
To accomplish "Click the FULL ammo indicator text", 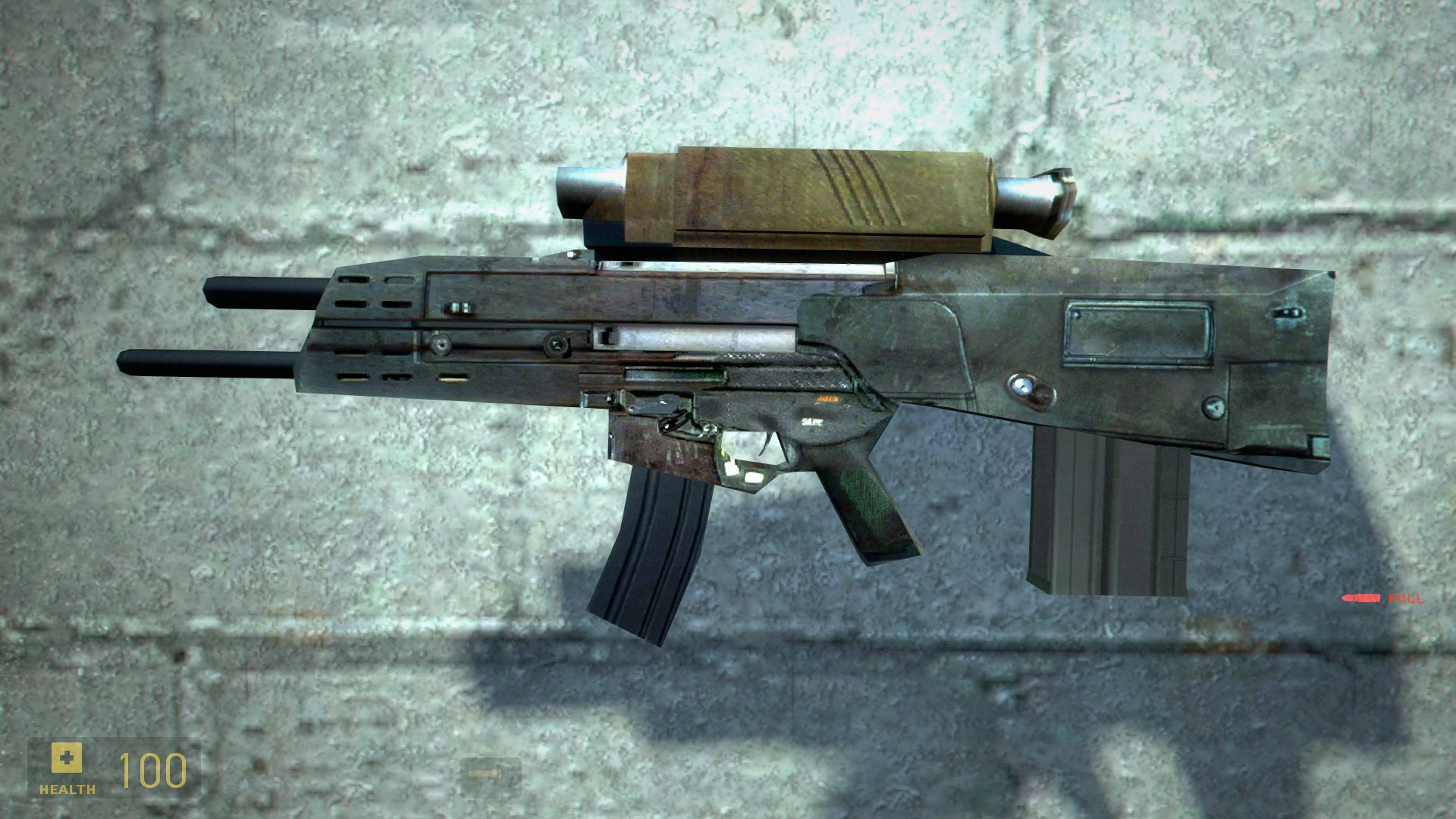I will (1407, 598).
